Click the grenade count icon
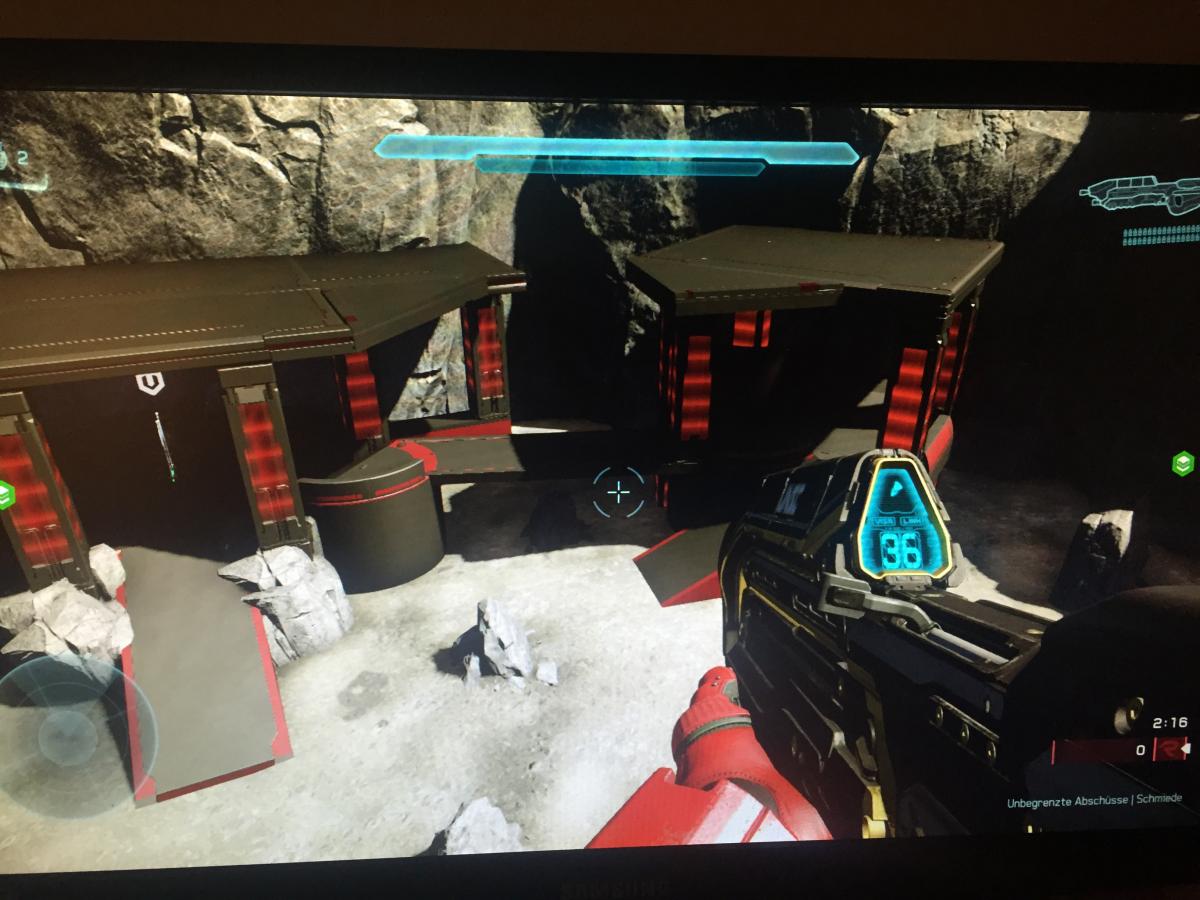The width and height of the screenshot is (1200, 900). (14, 160)
